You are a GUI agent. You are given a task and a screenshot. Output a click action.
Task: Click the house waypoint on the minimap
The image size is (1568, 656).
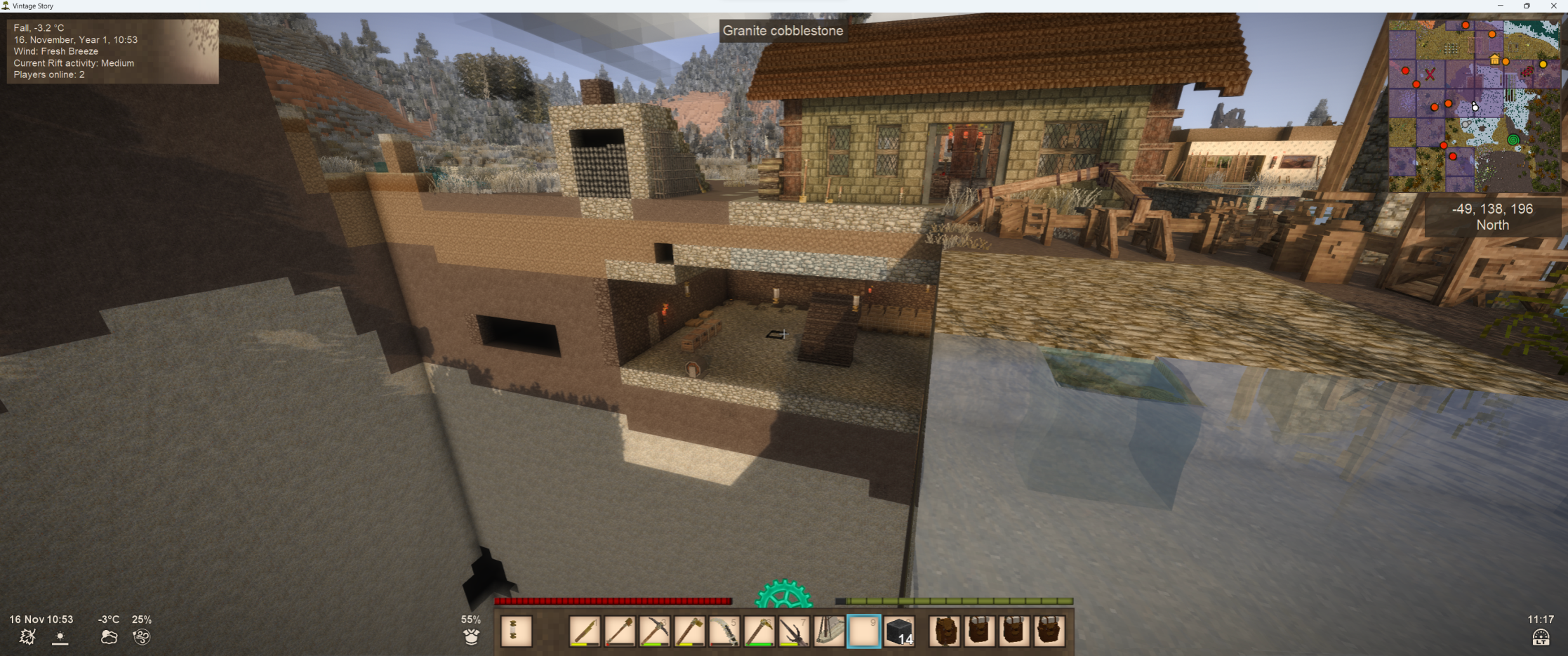point(1494,60)
